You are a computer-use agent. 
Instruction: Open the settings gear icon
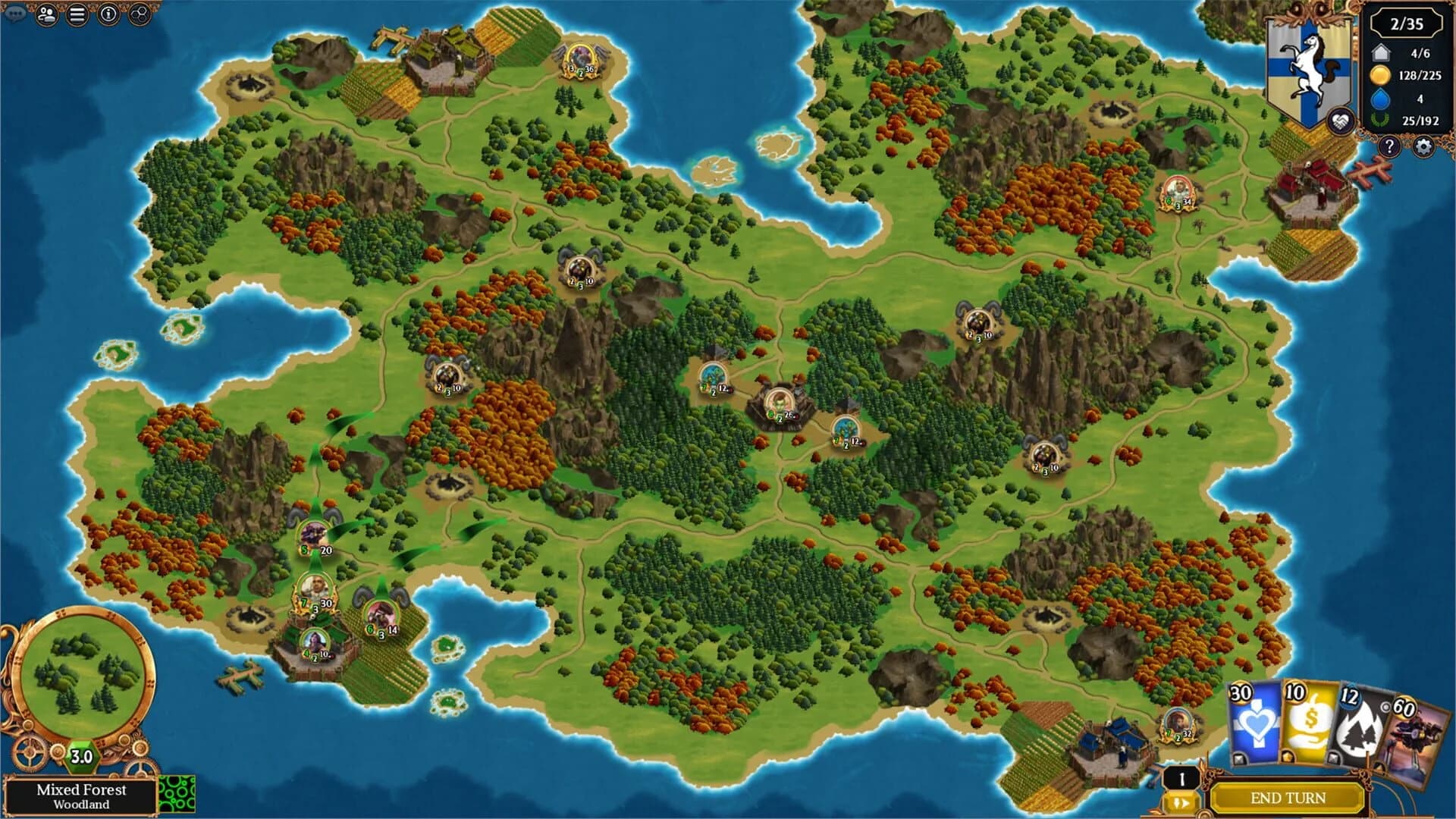tap(1424, 146)
